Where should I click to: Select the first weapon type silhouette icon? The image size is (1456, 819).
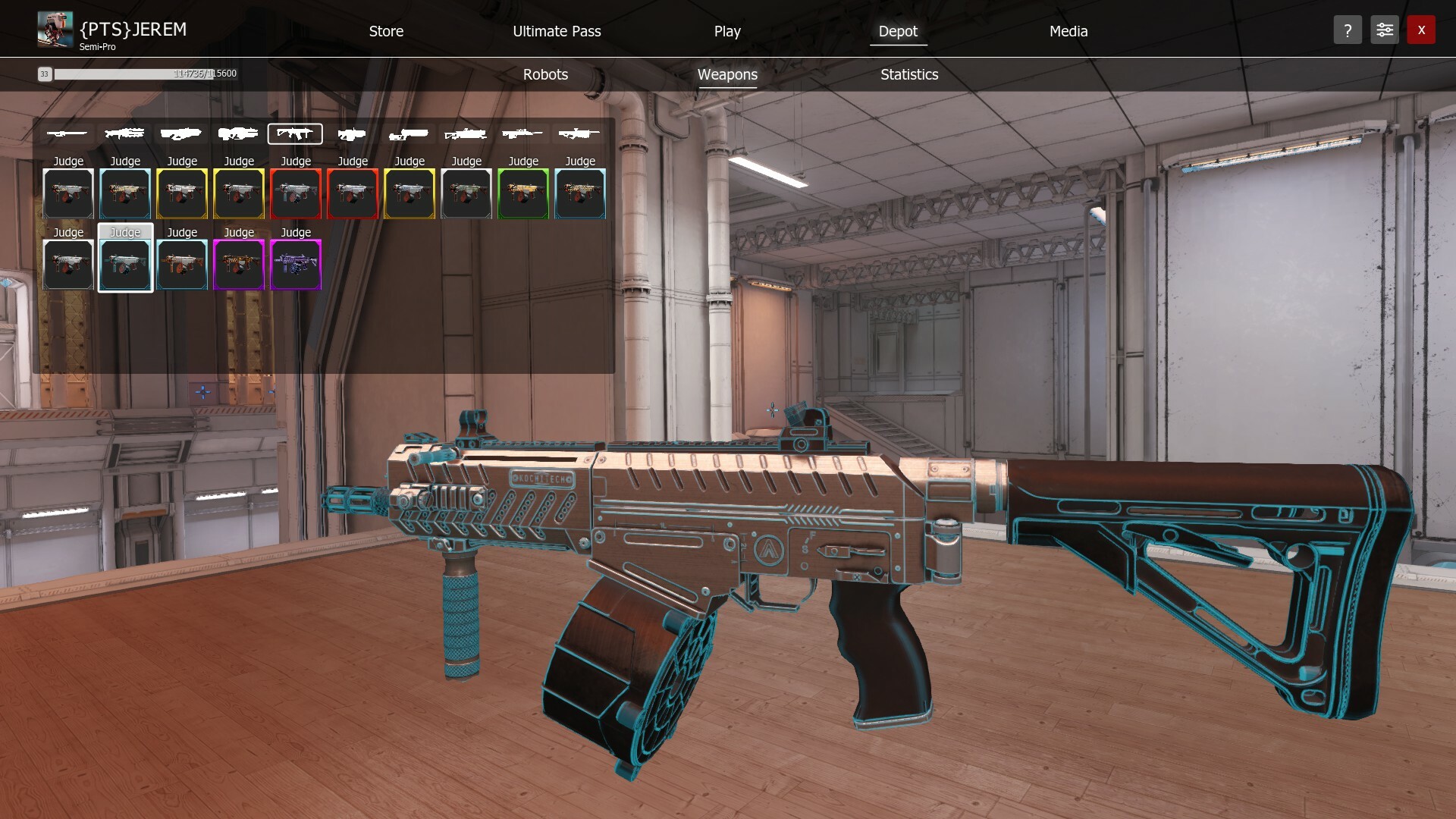(x=68, y=133)
